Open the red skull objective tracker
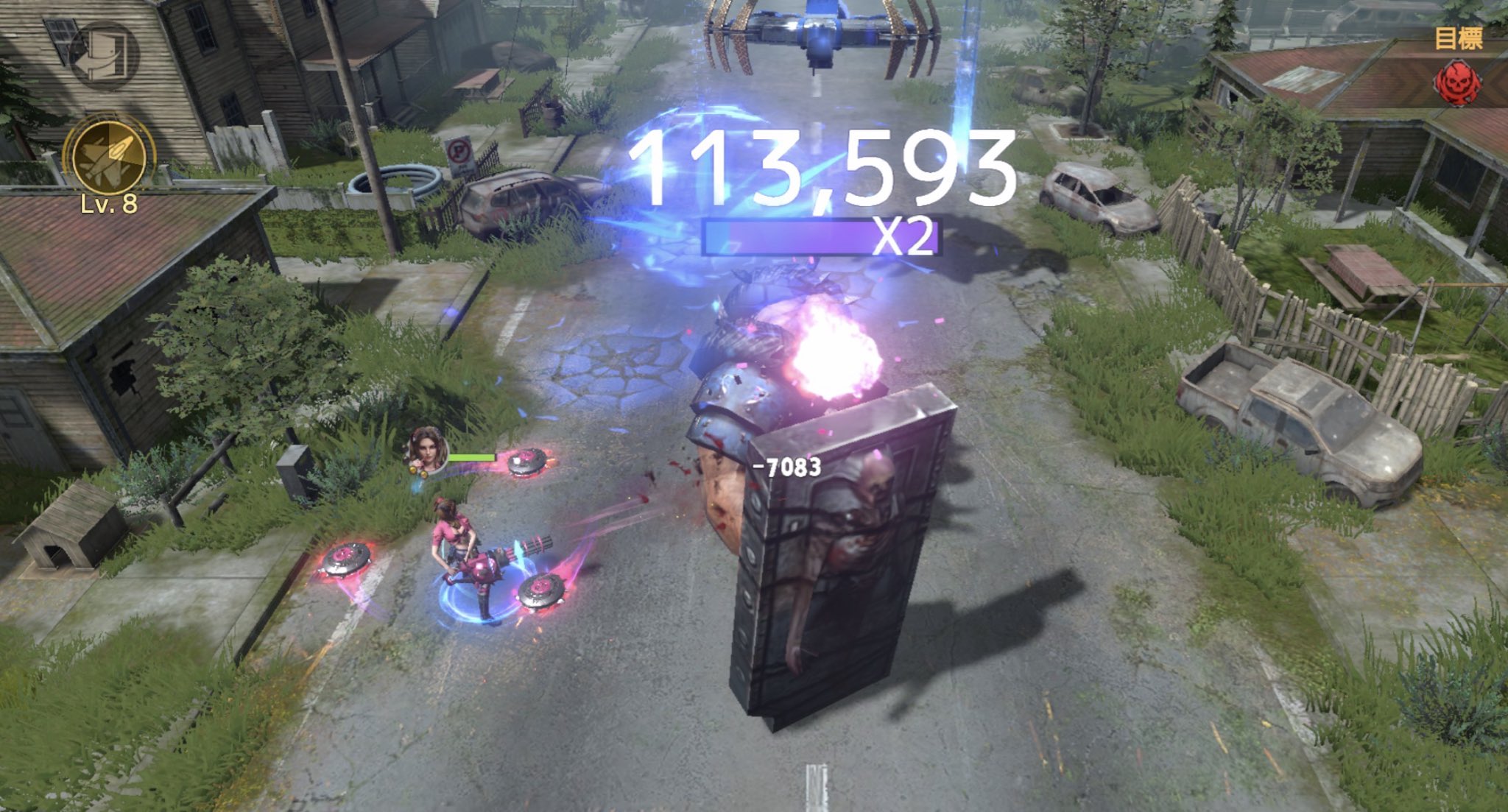The image size is (1508, 812). pos(1459,82)
